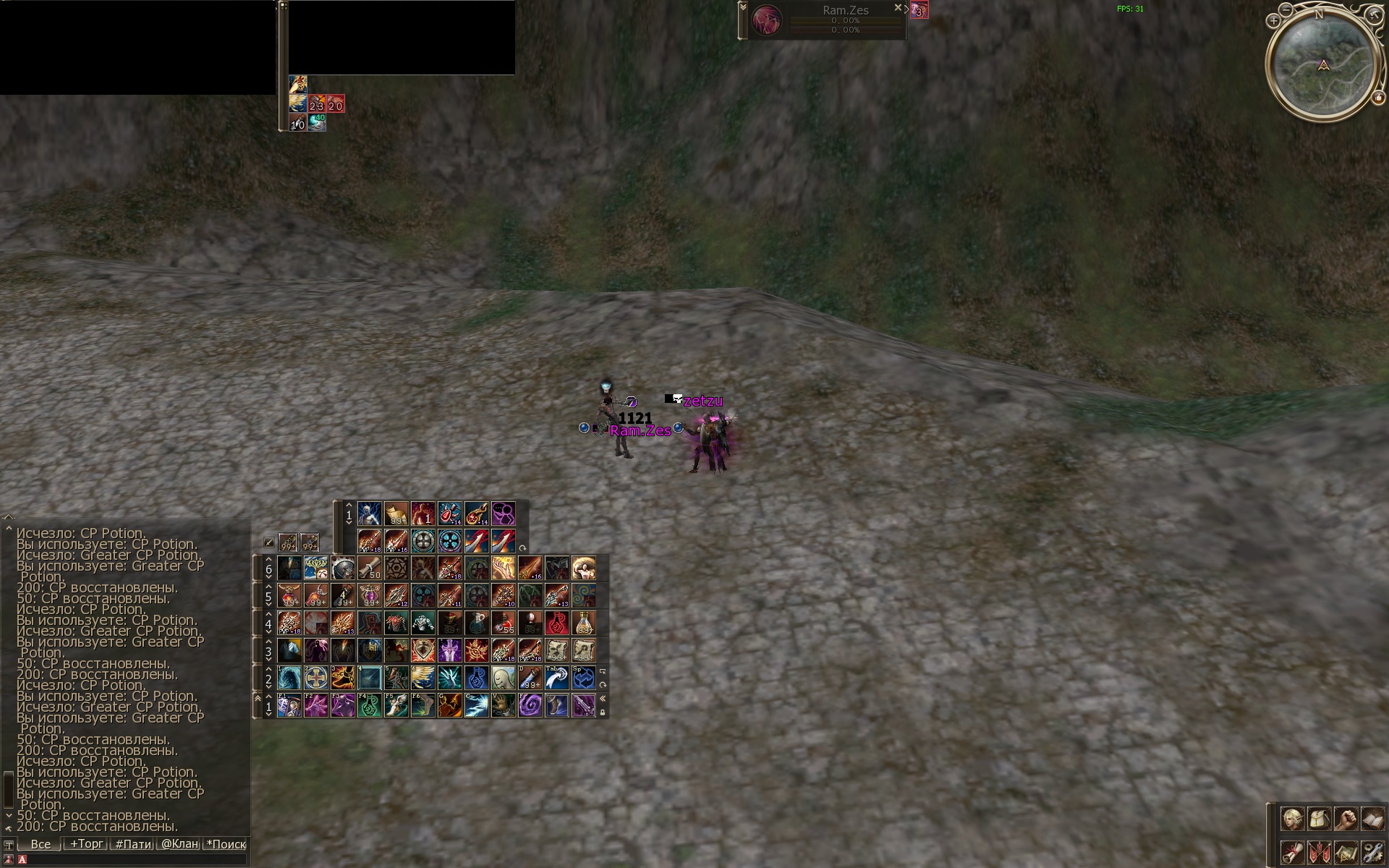Open the *Поиск chat tab
1389x868 pixels.
pos(226,843)
